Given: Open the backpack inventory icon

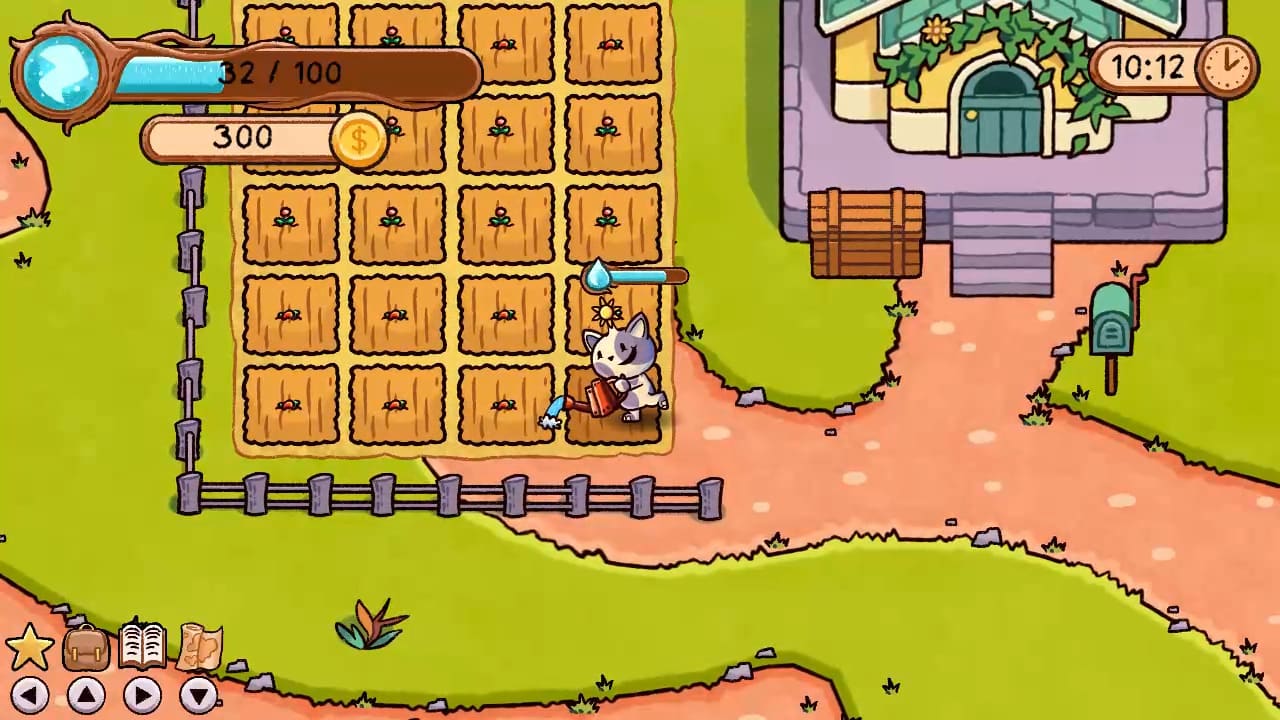Looking at the screenshot, I should (x=85, y=647).
